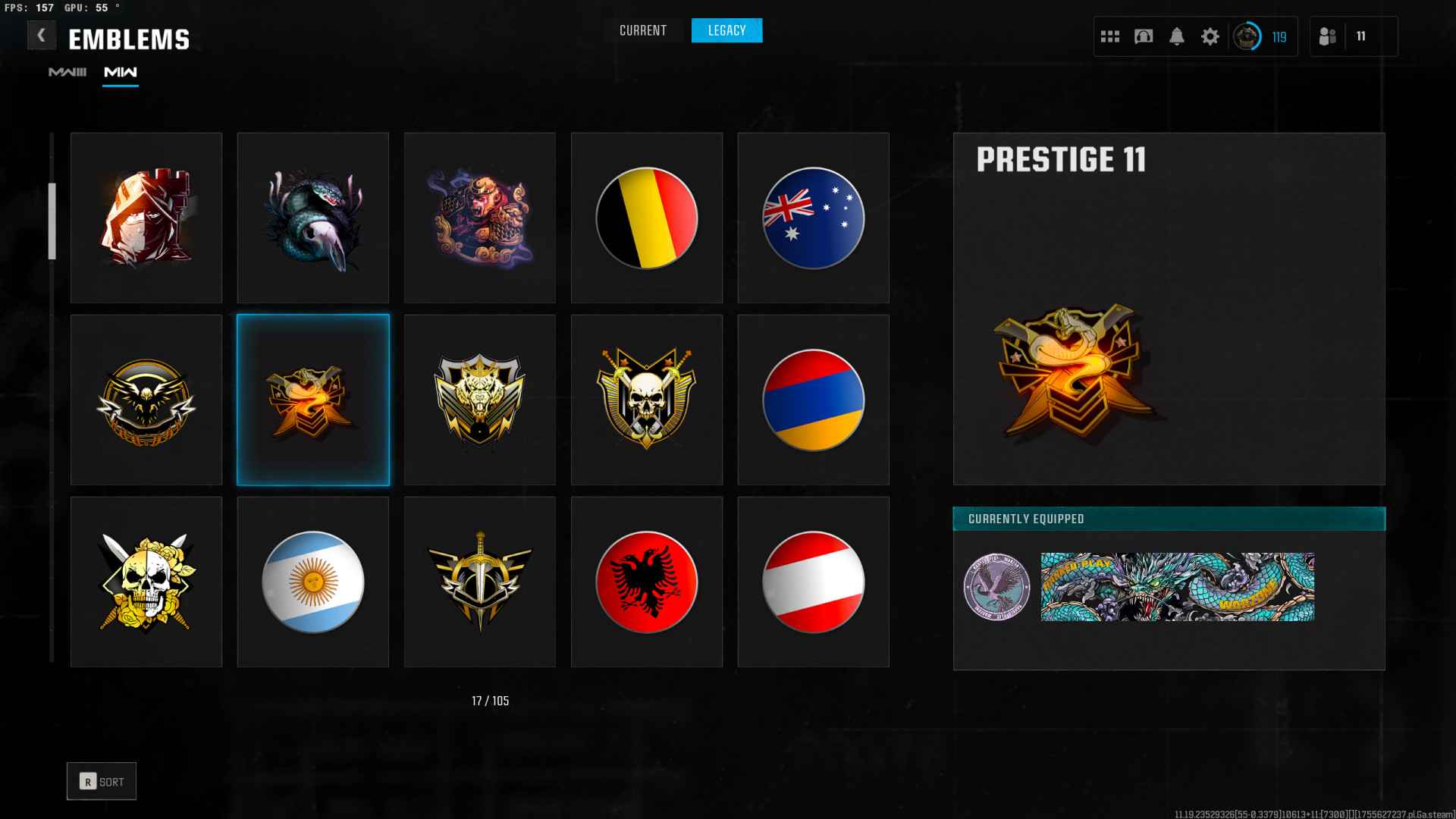Select the skull with golden roses emblem
This screenshot has width=1456, height=819.
coord(146,582)
